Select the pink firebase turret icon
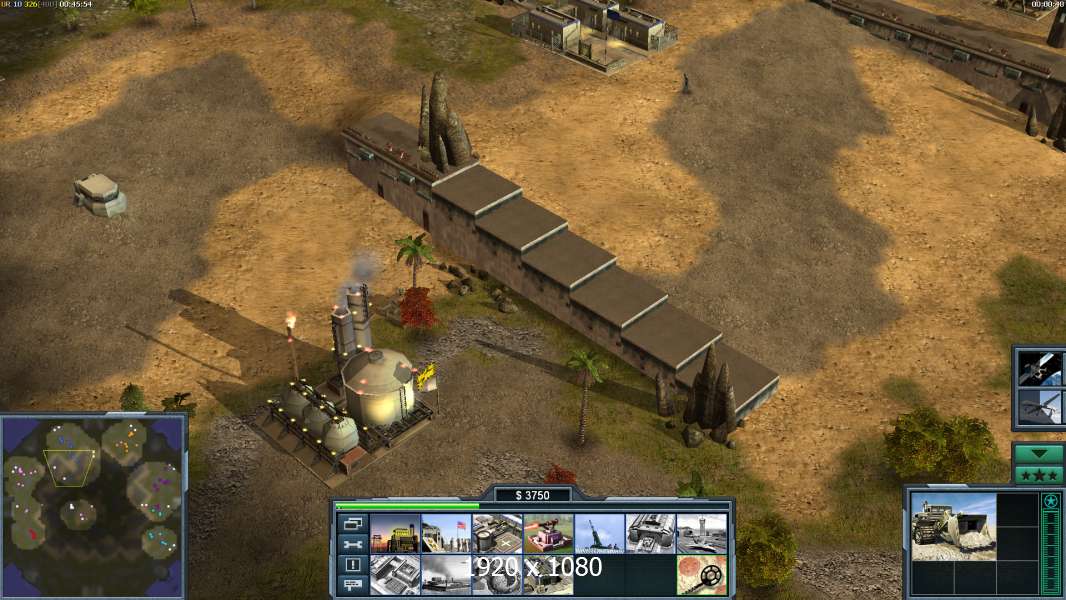This screenshot has height=600, width=1066. 548,534
